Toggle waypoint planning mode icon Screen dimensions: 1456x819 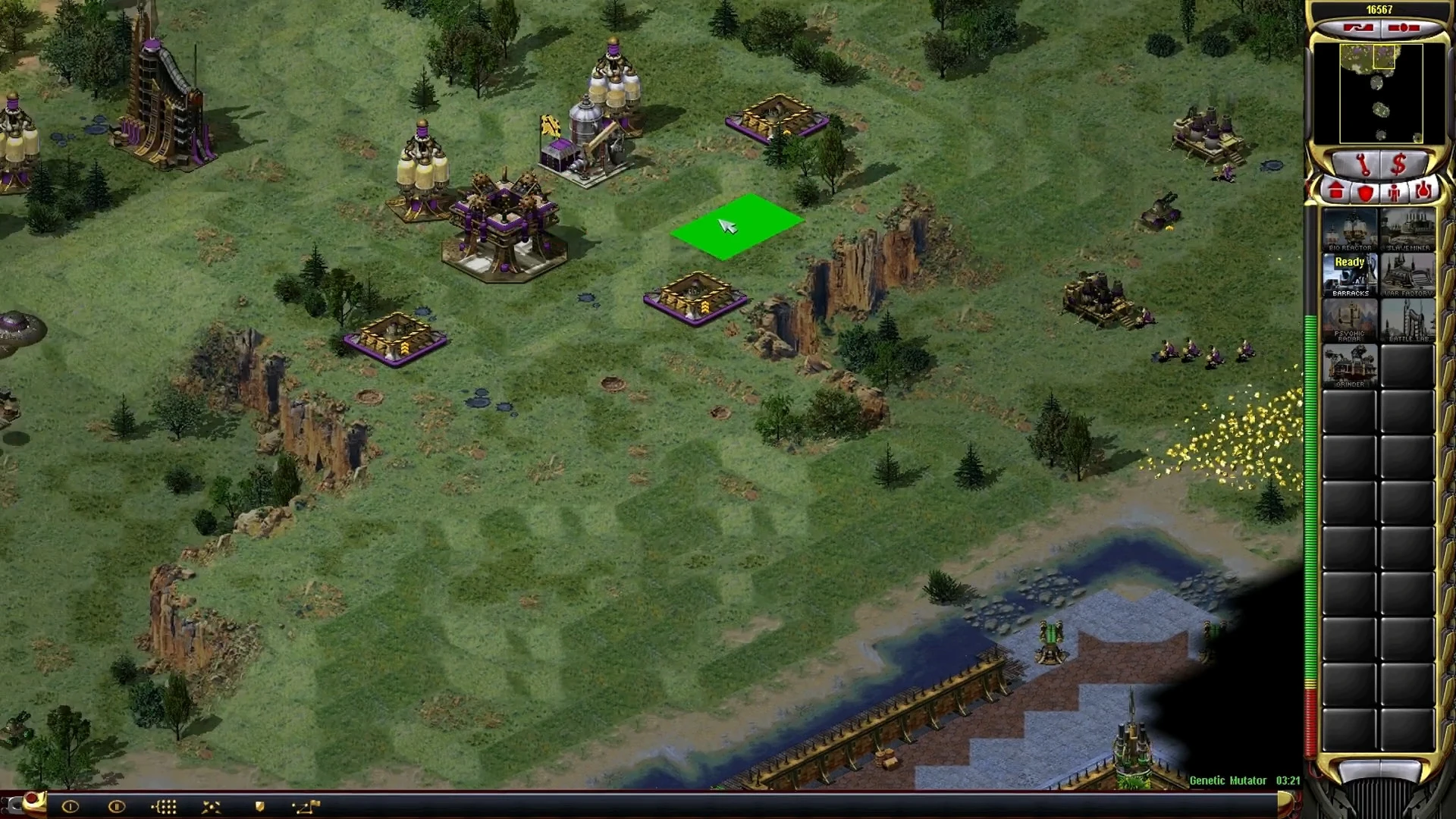point(306,807)
